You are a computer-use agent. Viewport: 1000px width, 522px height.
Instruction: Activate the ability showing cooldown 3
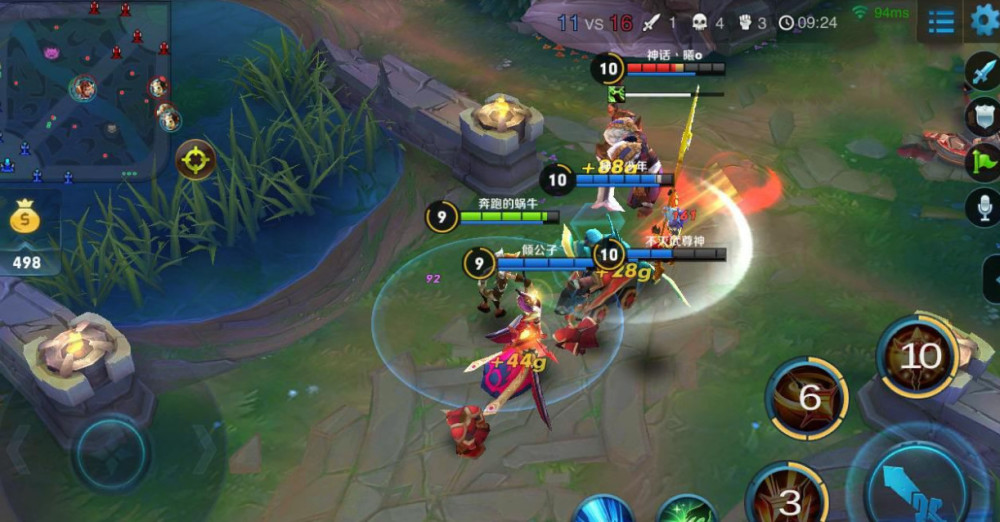[x=789, y=497]
